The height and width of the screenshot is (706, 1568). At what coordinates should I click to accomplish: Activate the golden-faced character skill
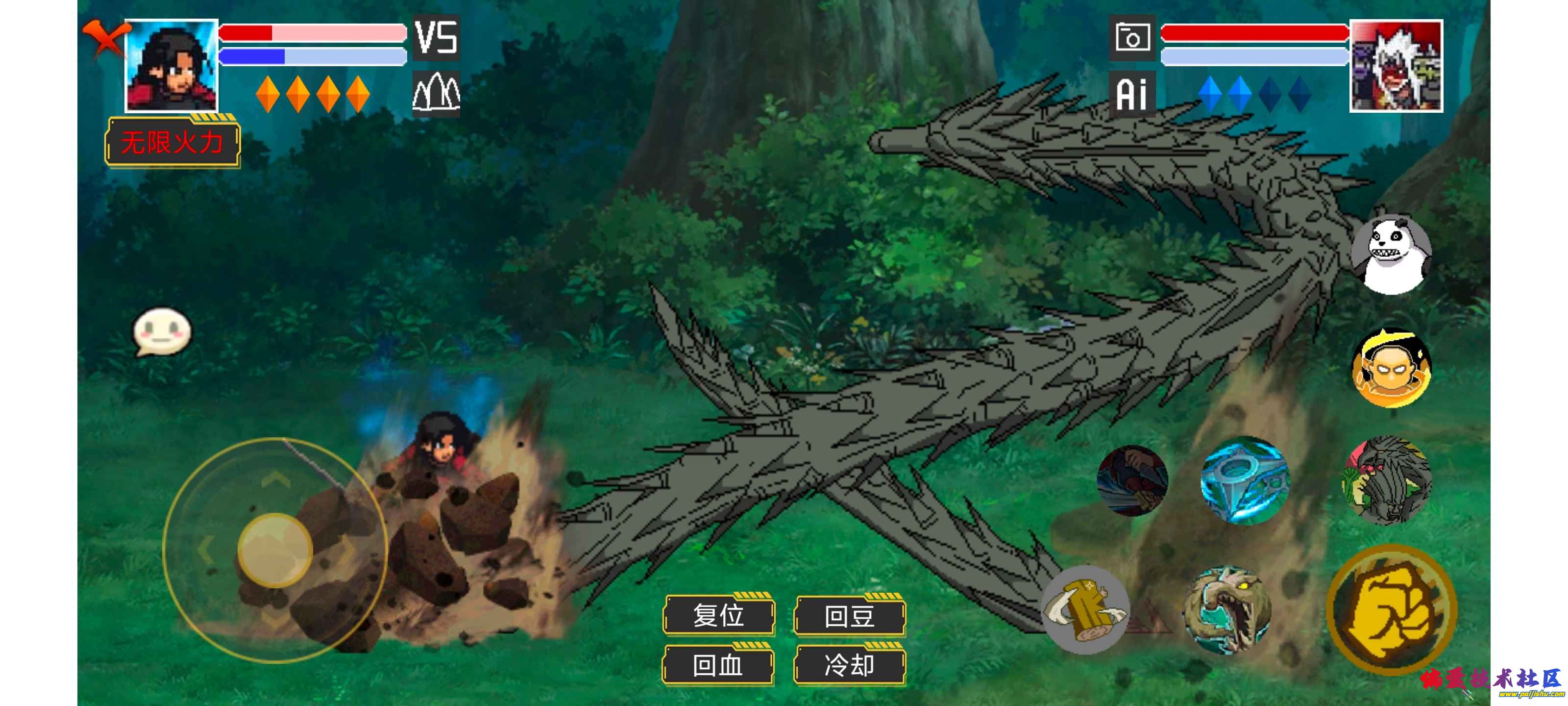[x=1392, y=368]
